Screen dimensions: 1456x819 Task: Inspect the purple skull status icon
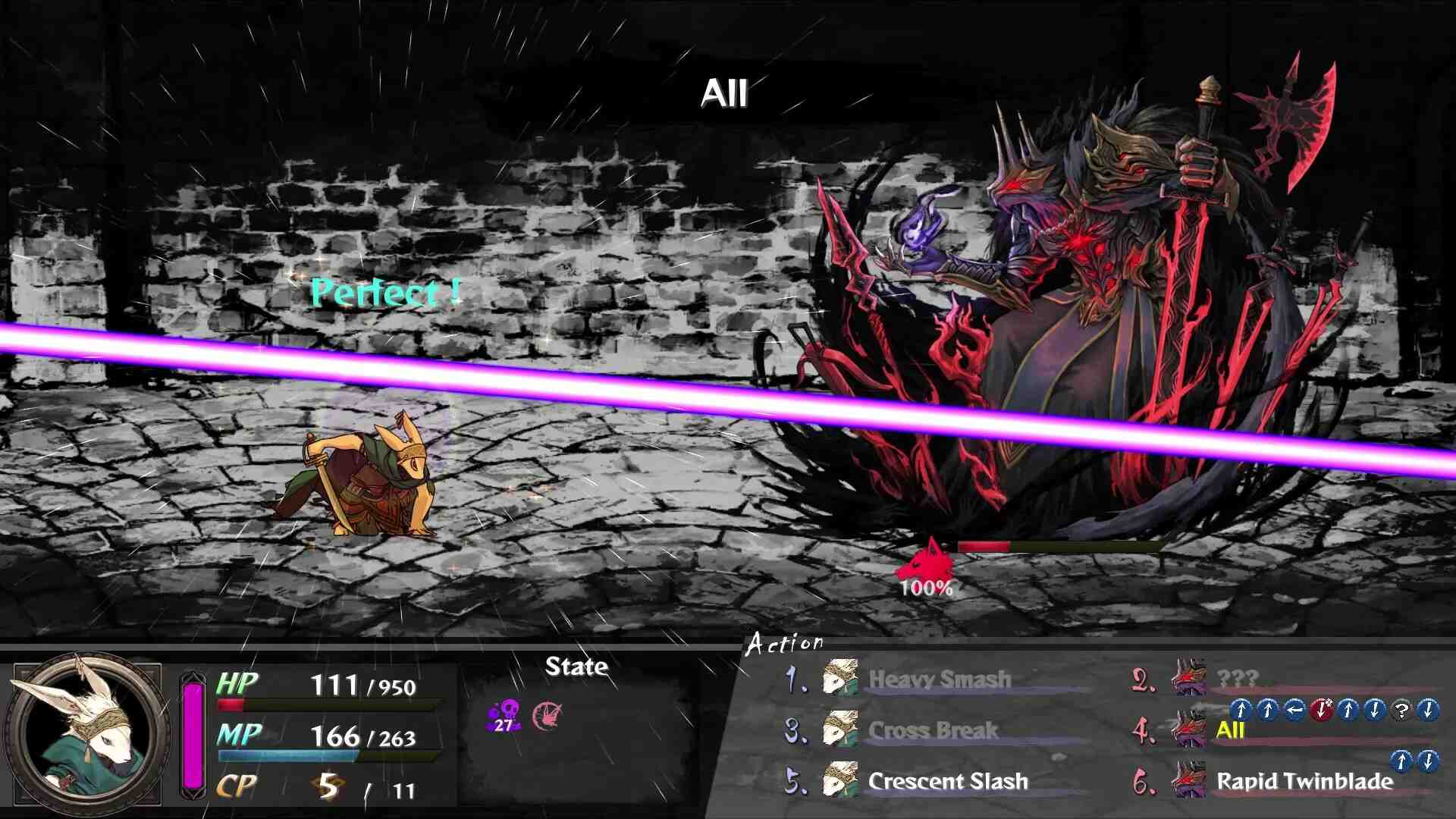click(x=504, y=715)
